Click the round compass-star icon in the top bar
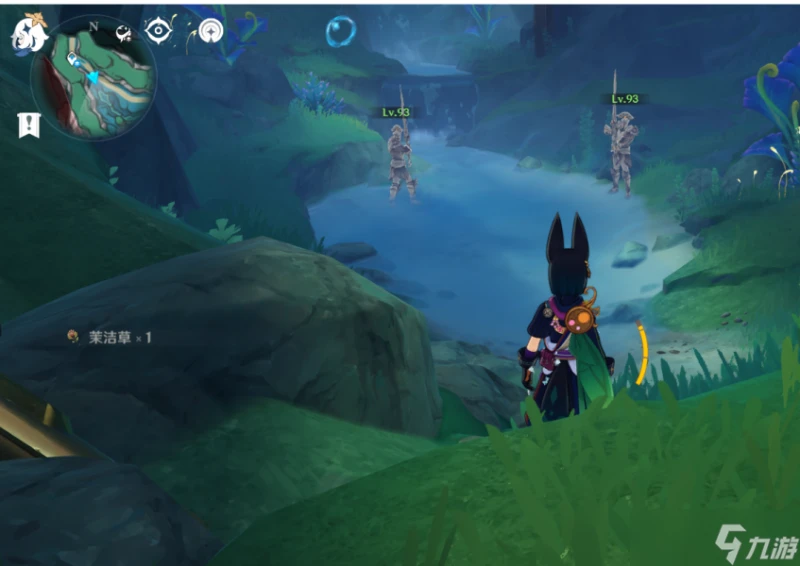Screen dimensions: 800x566 point(211,31)
